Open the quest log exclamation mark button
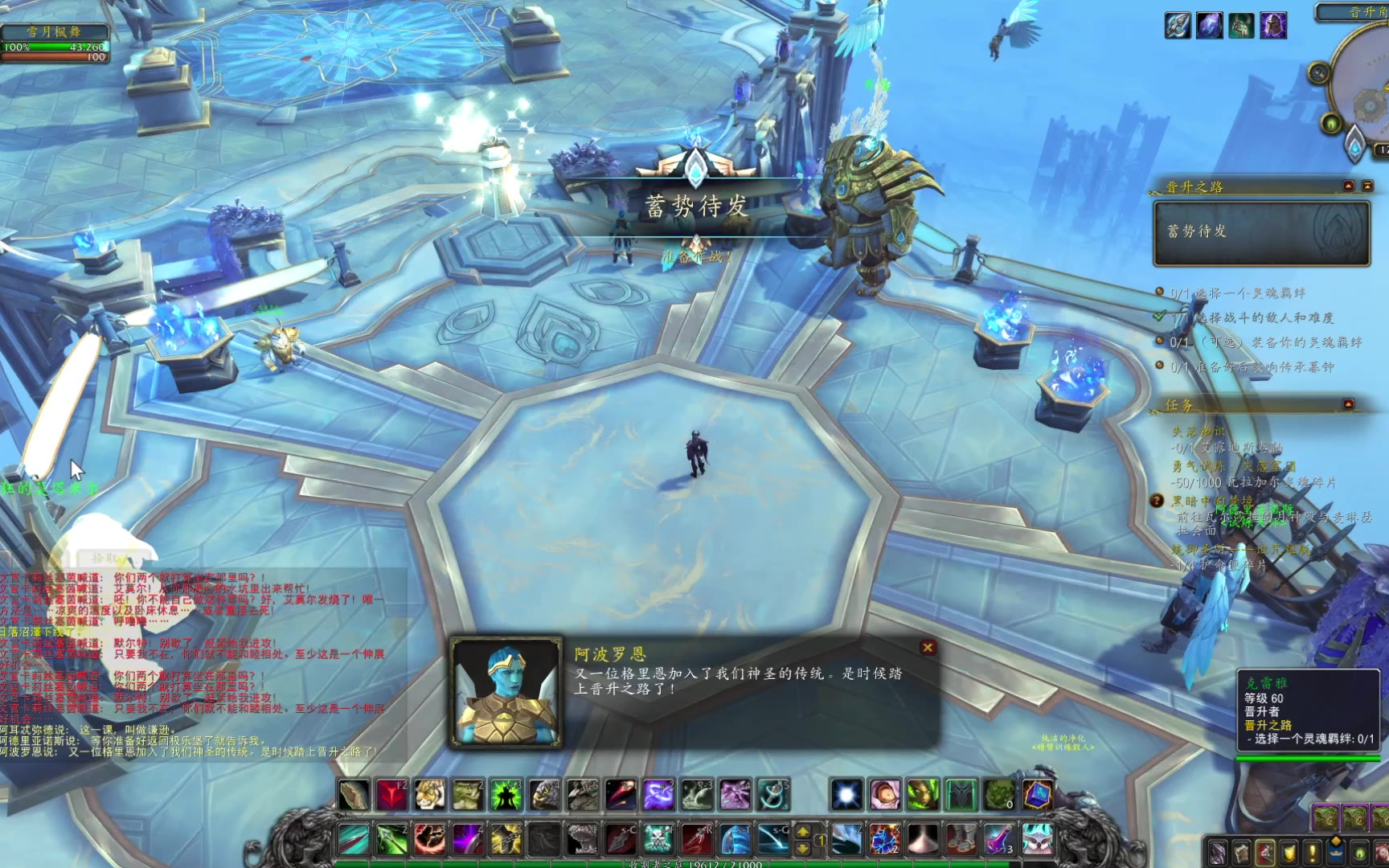The image size is (1389, 868). tap(1313, 852)
